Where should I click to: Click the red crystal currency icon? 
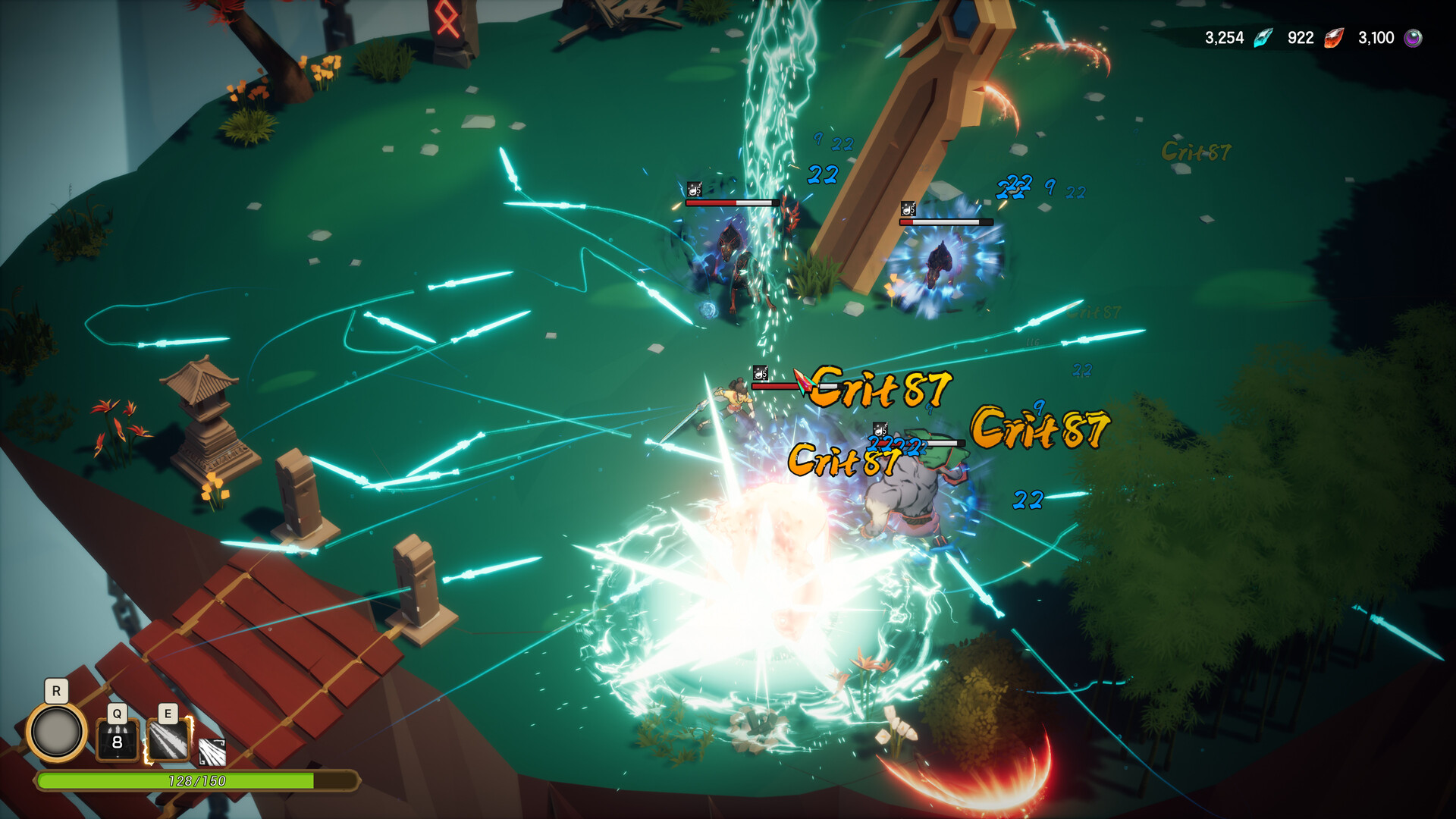[1333, 37]
